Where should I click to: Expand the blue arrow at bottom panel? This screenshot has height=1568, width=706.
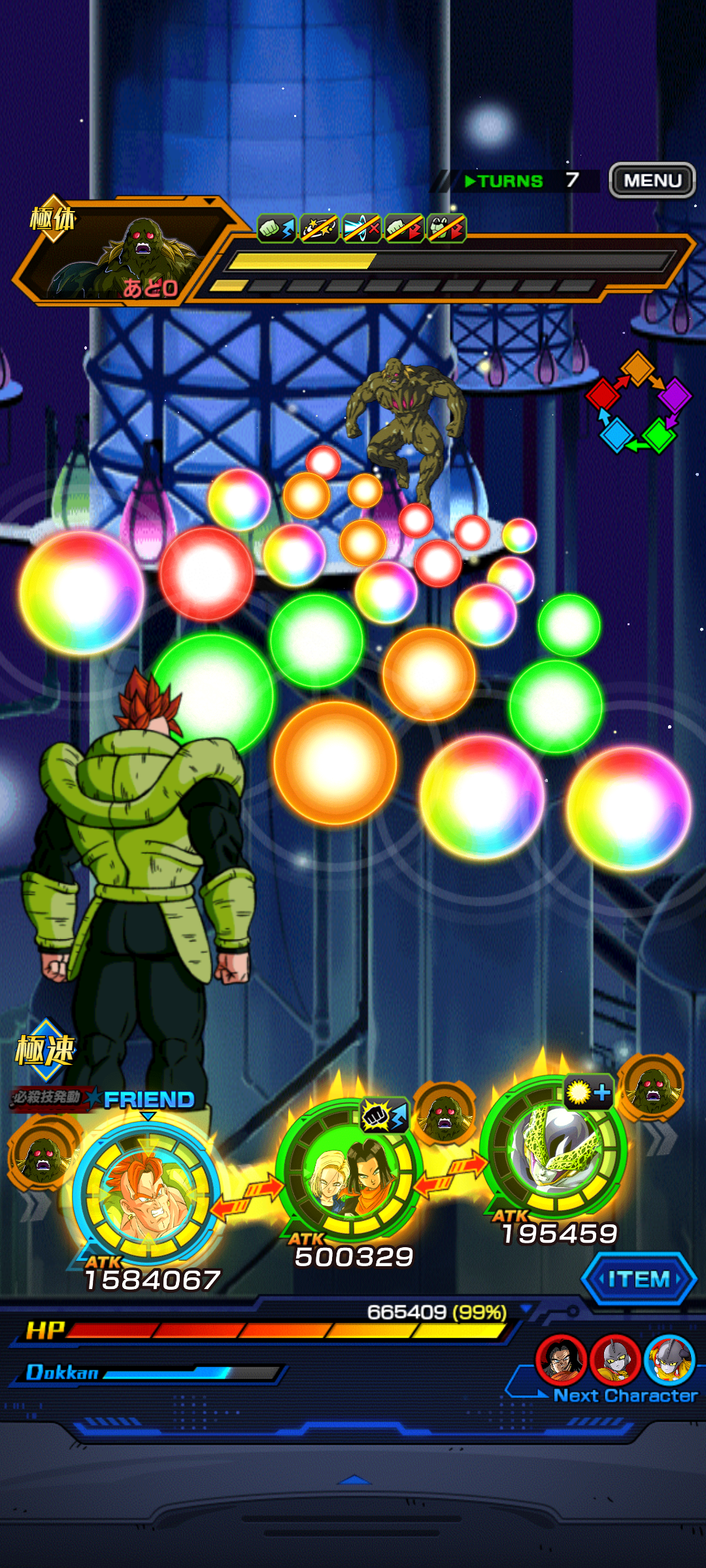click(354, 1480)
